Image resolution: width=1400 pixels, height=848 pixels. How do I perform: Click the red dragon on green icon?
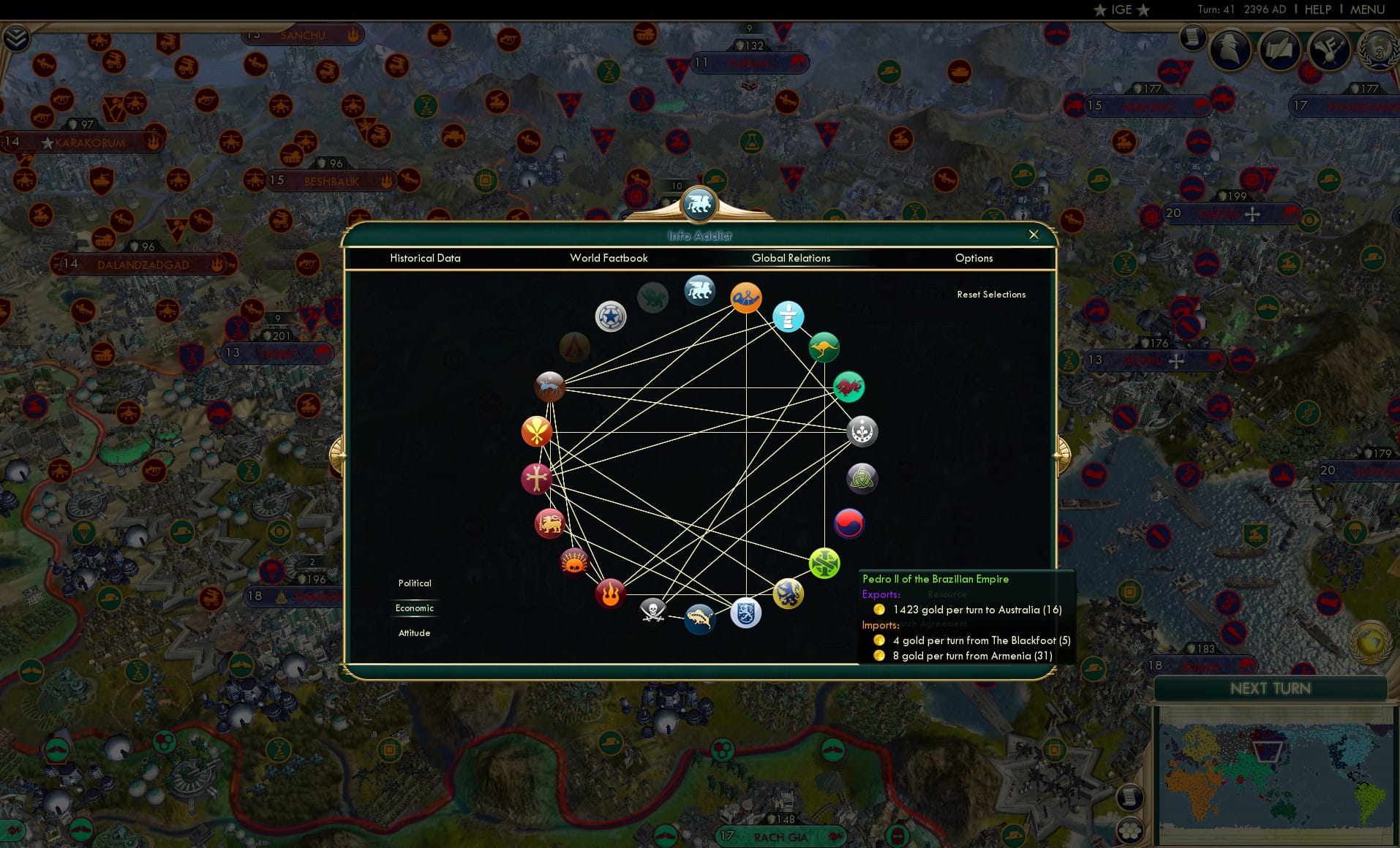point(848,387)
